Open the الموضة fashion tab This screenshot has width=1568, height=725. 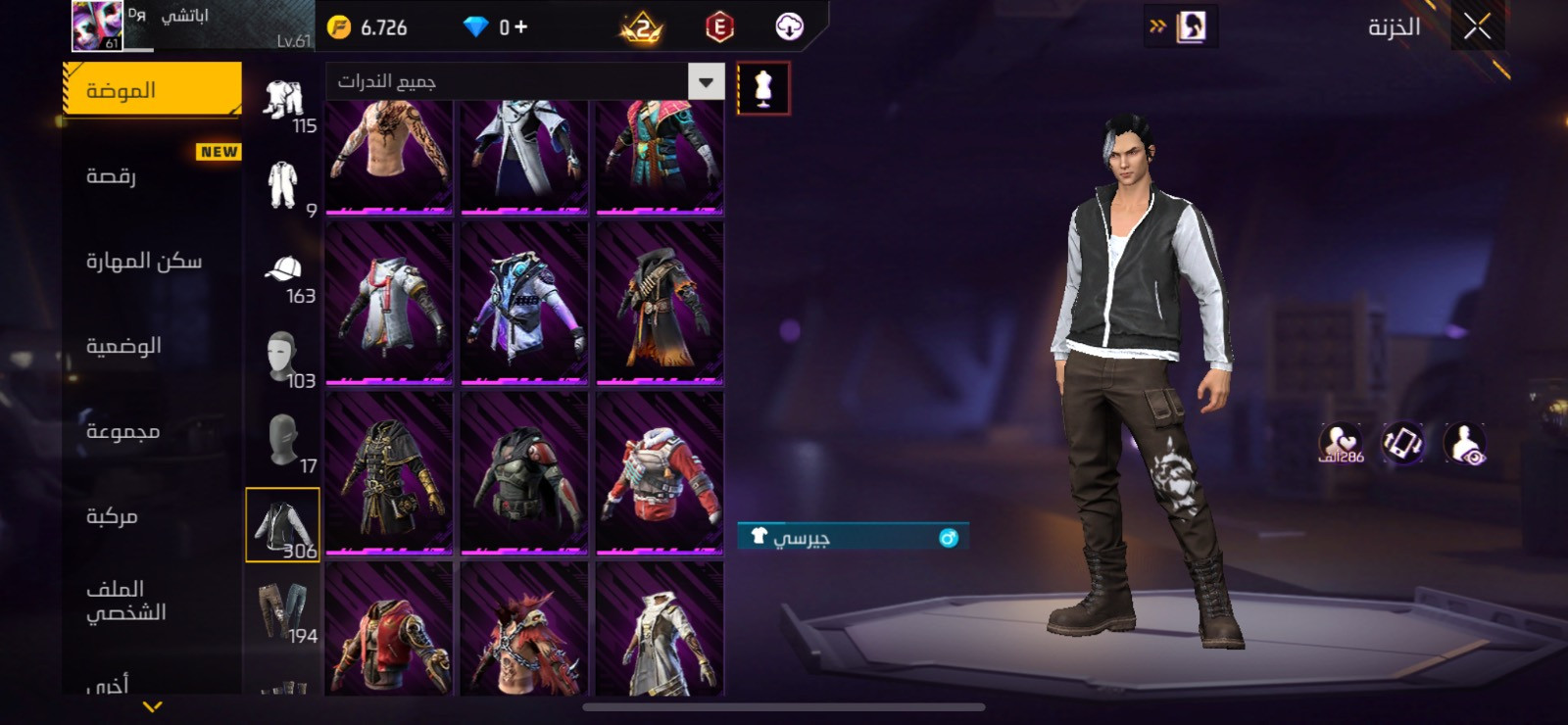(x=152, y=90)
